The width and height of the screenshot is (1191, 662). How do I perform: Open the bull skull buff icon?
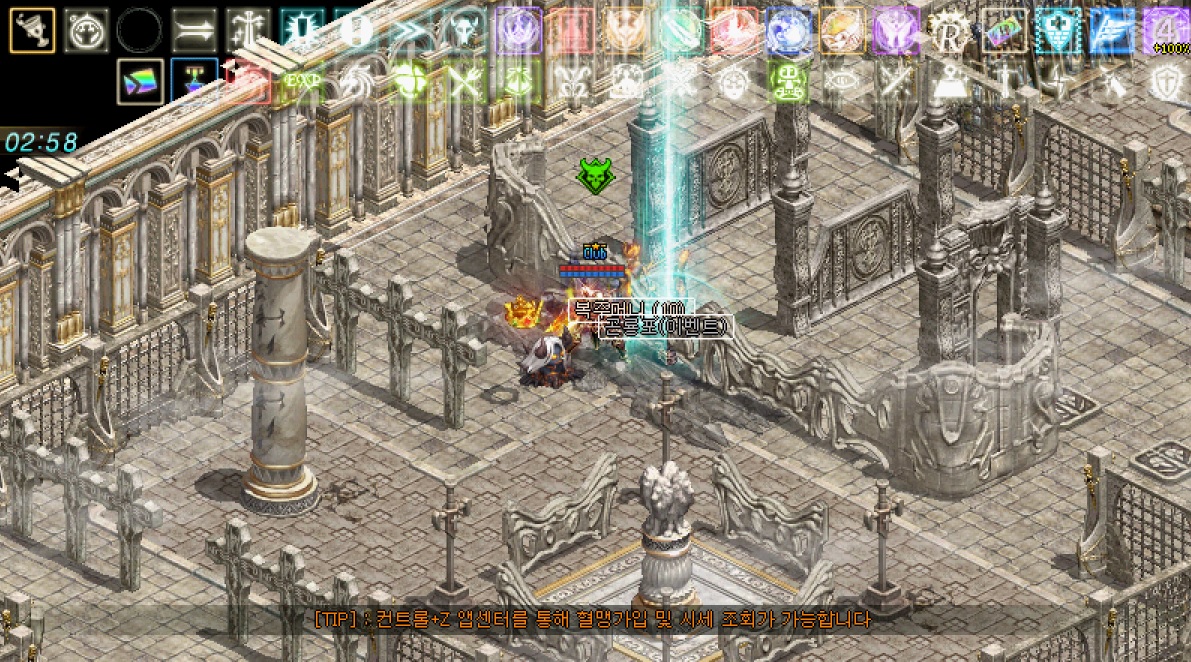[464, 30]
